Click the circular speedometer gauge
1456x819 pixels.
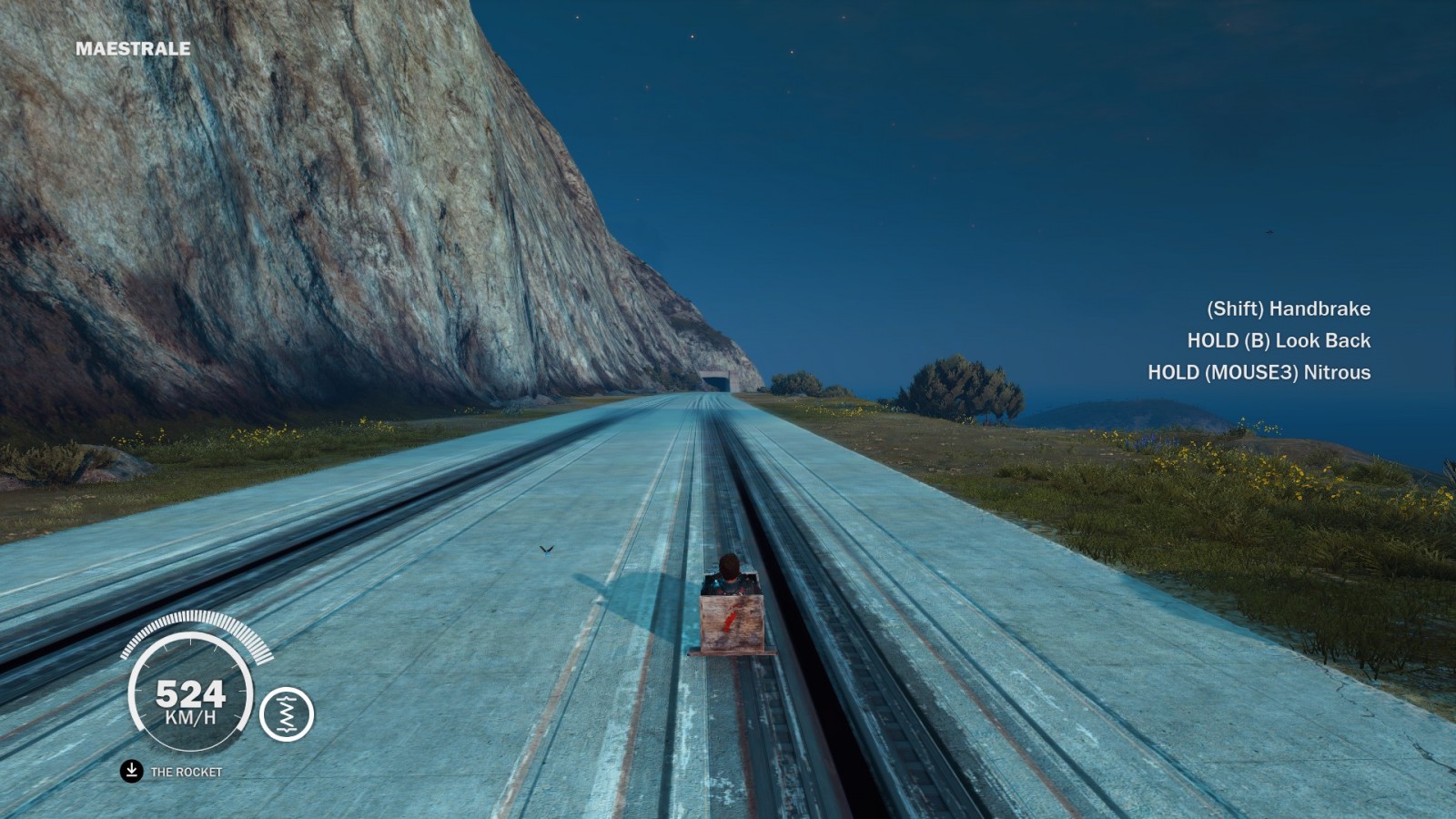[x=194, y=698]
